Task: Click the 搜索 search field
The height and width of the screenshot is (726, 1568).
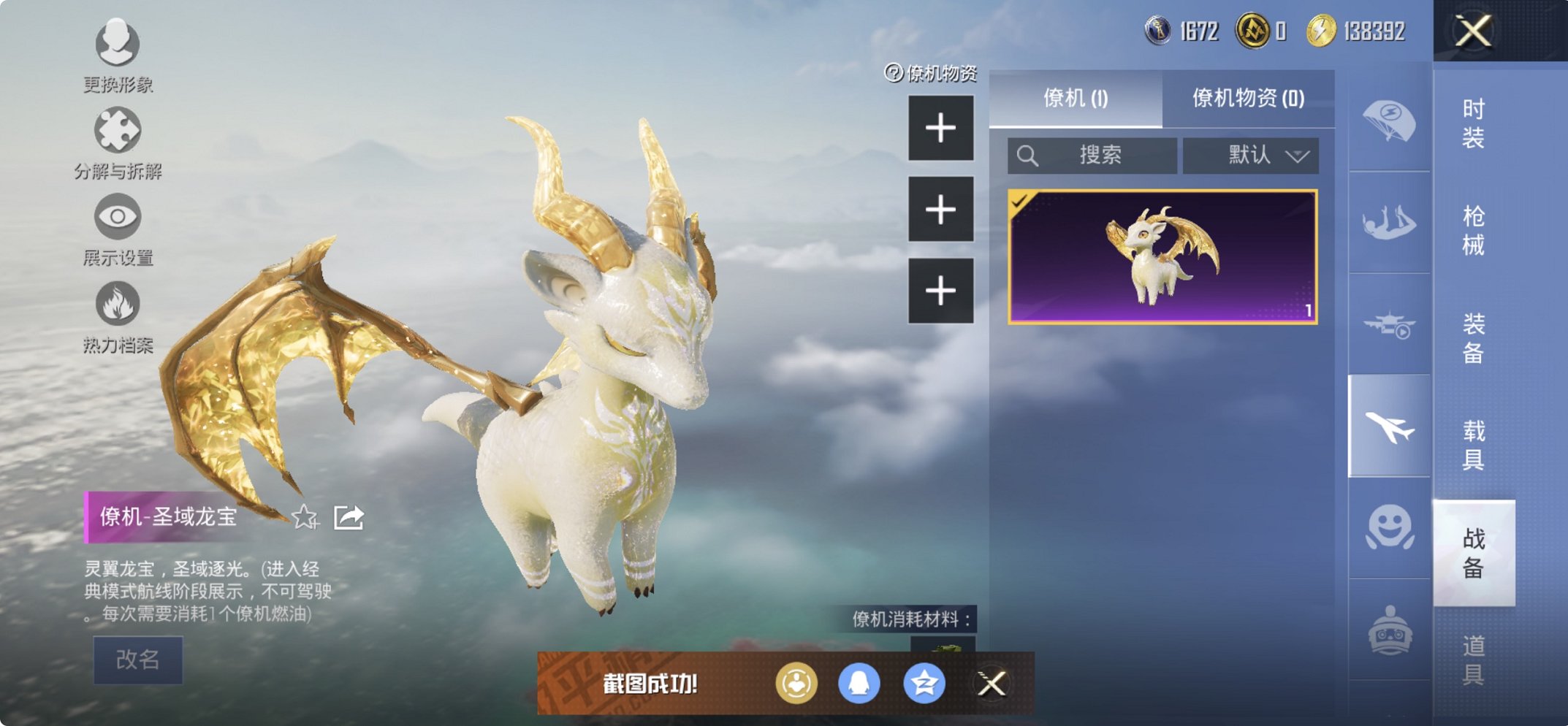Action: (1093, 156)
